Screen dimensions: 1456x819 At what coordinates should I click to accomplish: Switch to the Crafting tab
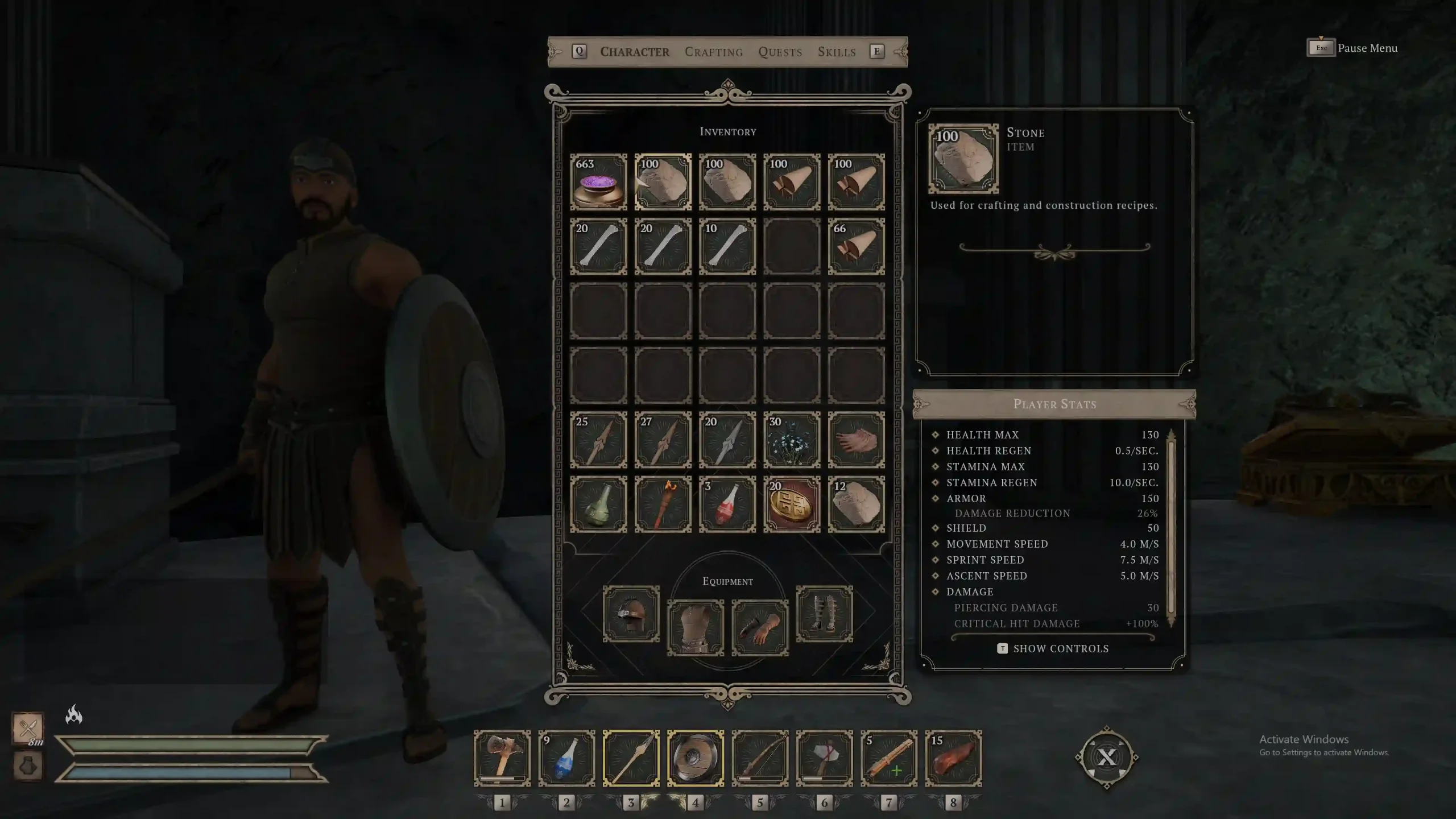pos(713,52)
